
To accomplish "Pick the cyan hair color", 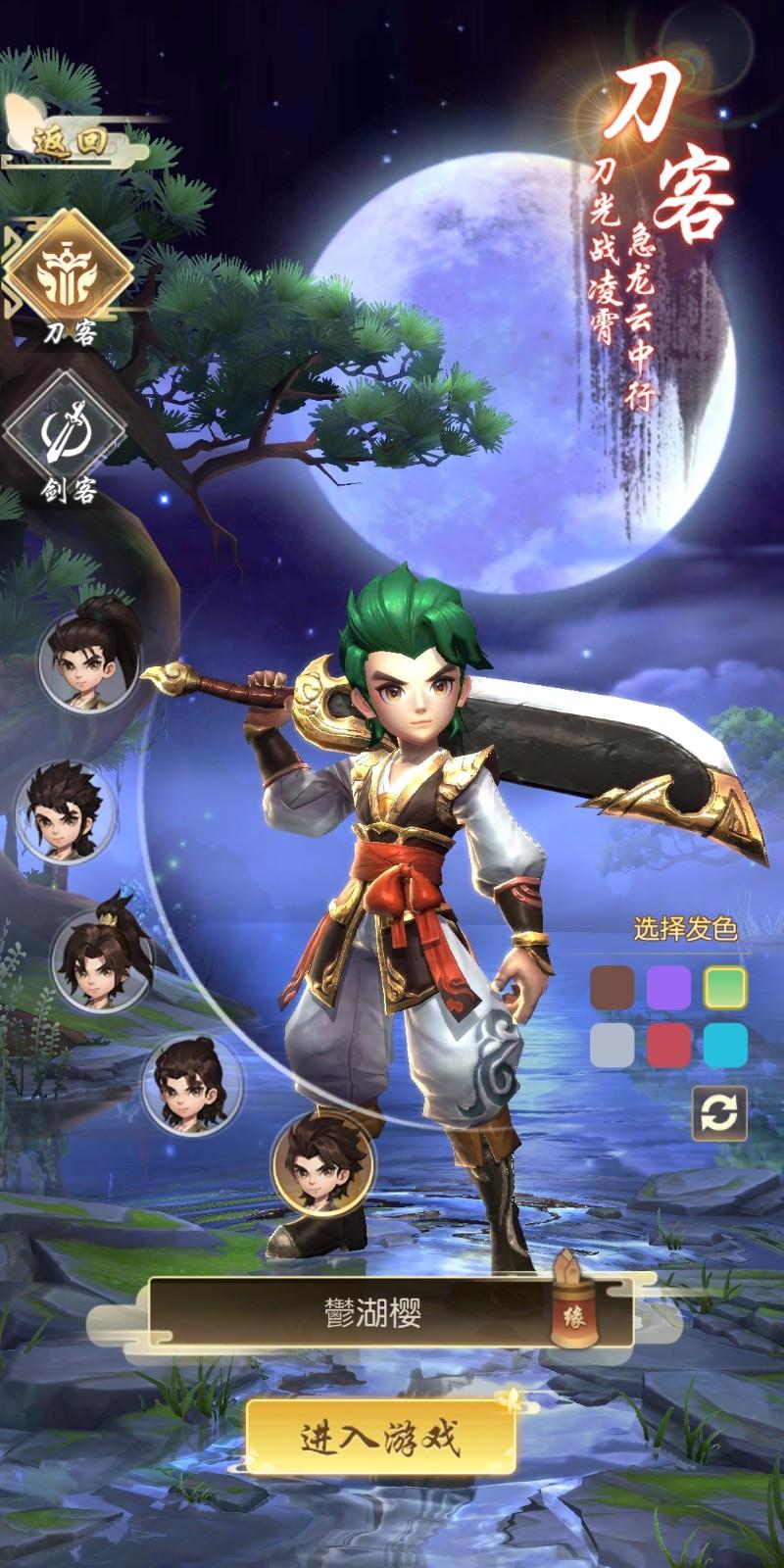I will click(725, 1045).
